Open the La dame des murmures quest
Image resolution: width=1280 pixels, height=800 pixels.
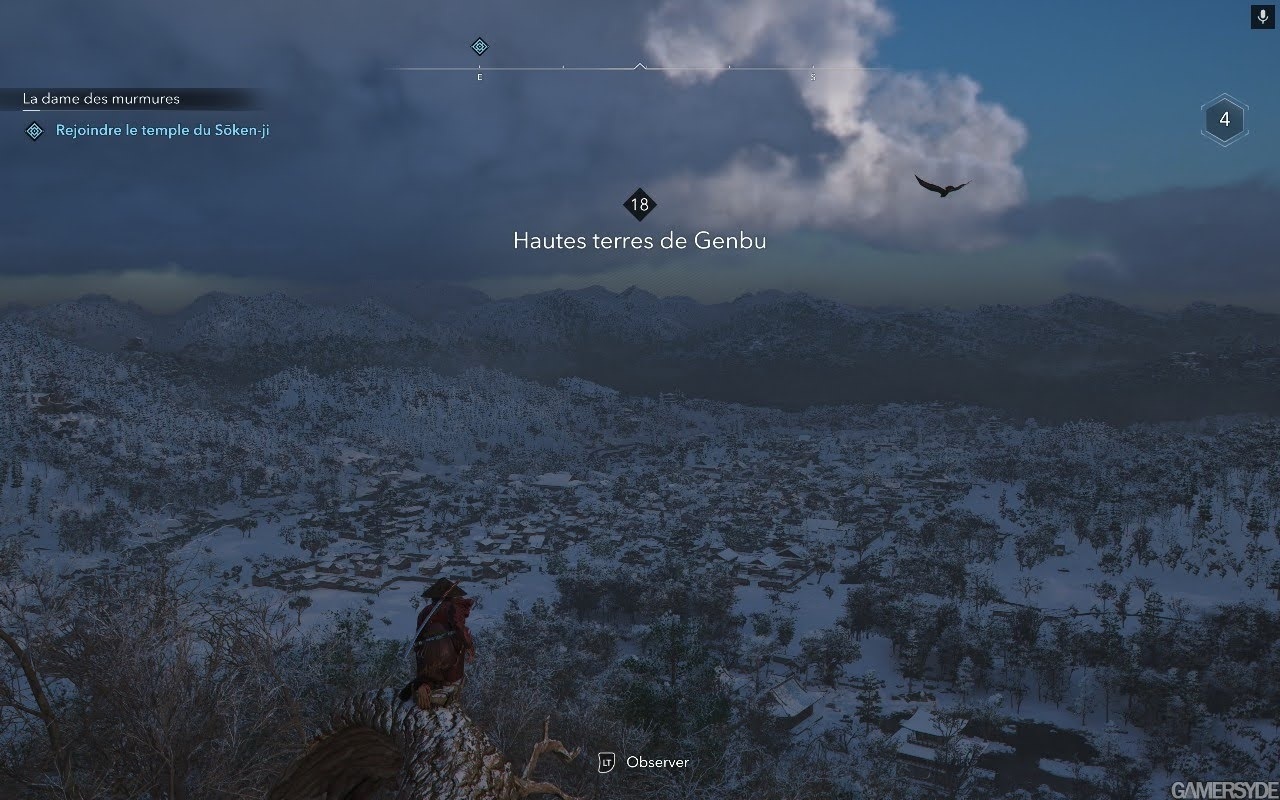point(102,99)
